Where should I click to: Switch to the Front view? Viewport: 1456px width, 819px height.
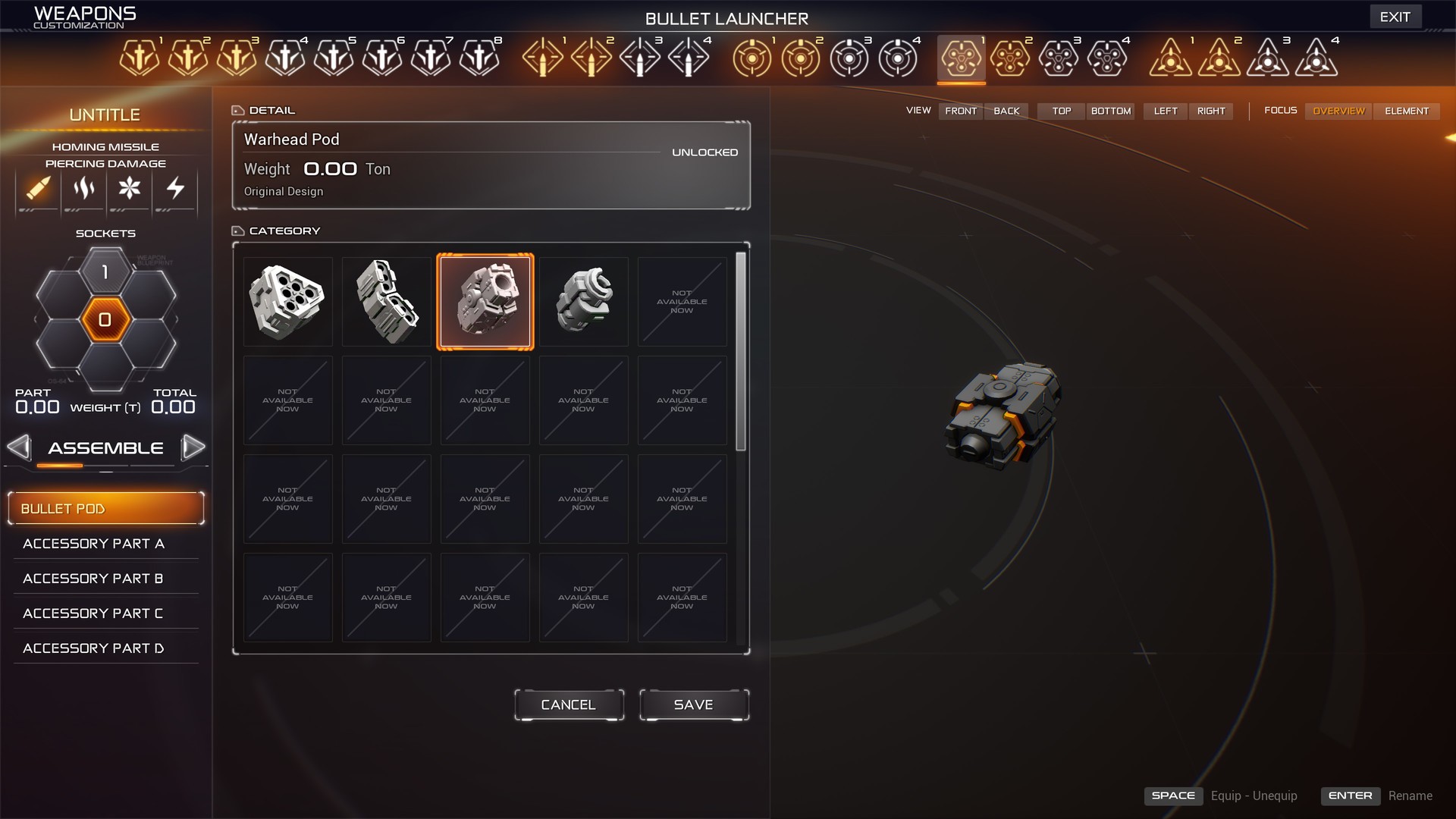[961, 111]
